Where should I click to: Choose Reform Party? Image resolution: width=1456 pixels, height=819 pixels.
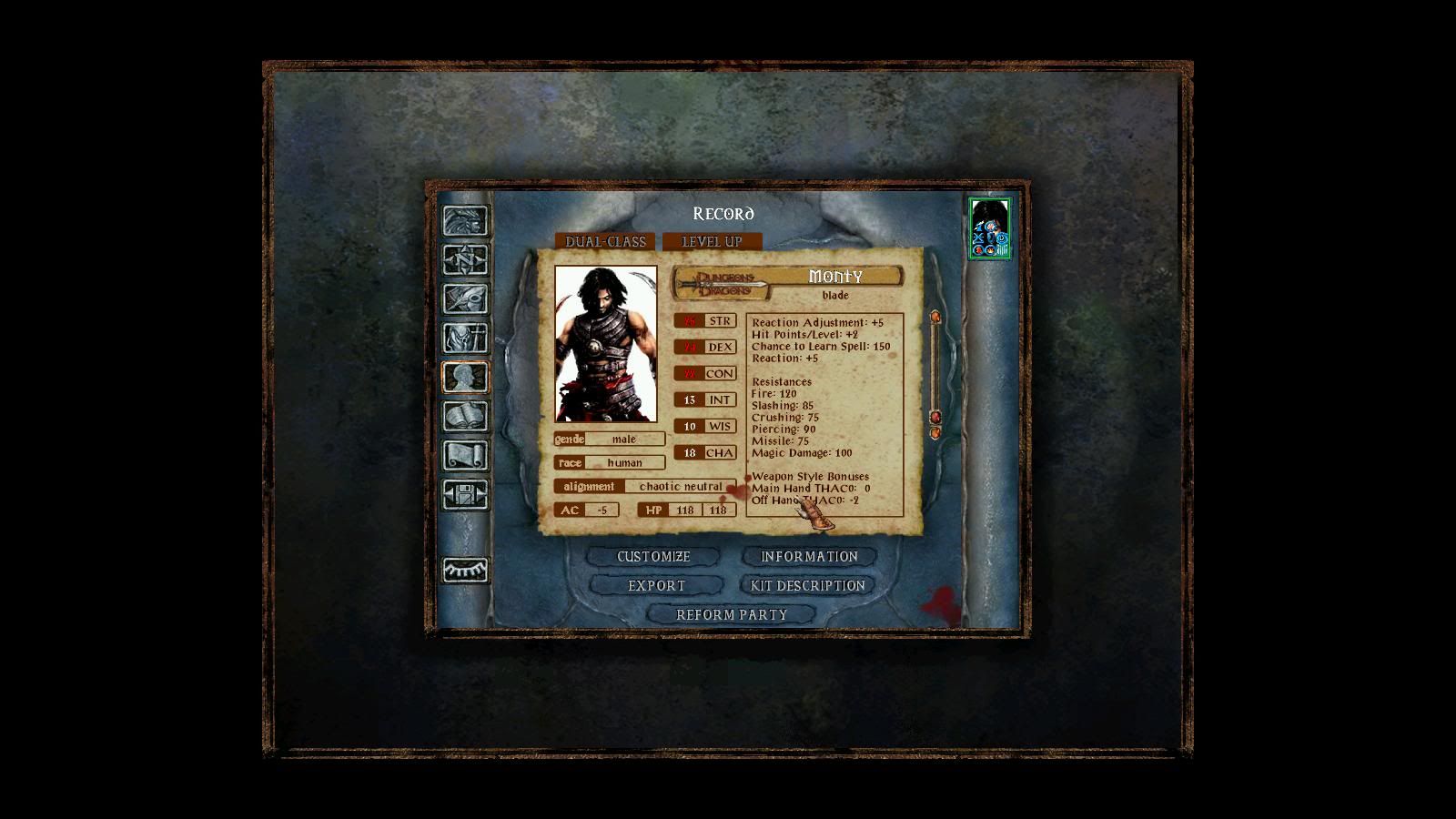[731, 615]
